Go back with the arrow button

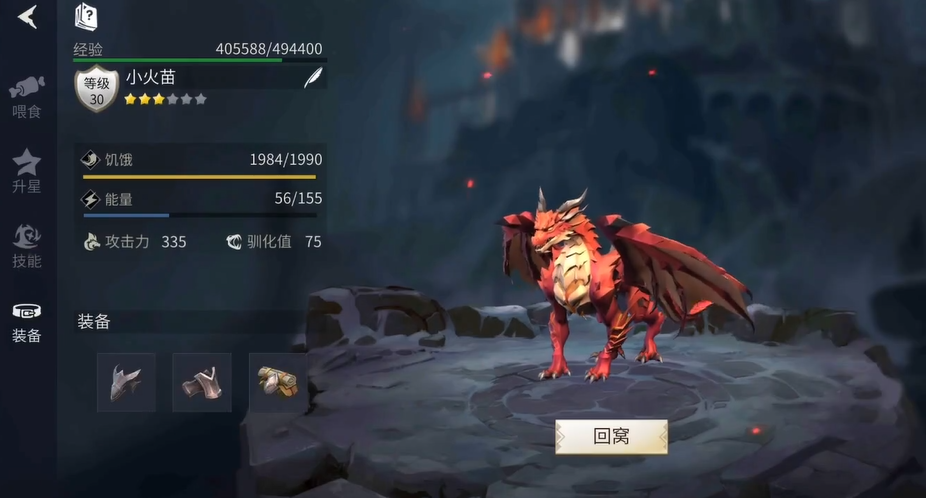click(27, 16)
